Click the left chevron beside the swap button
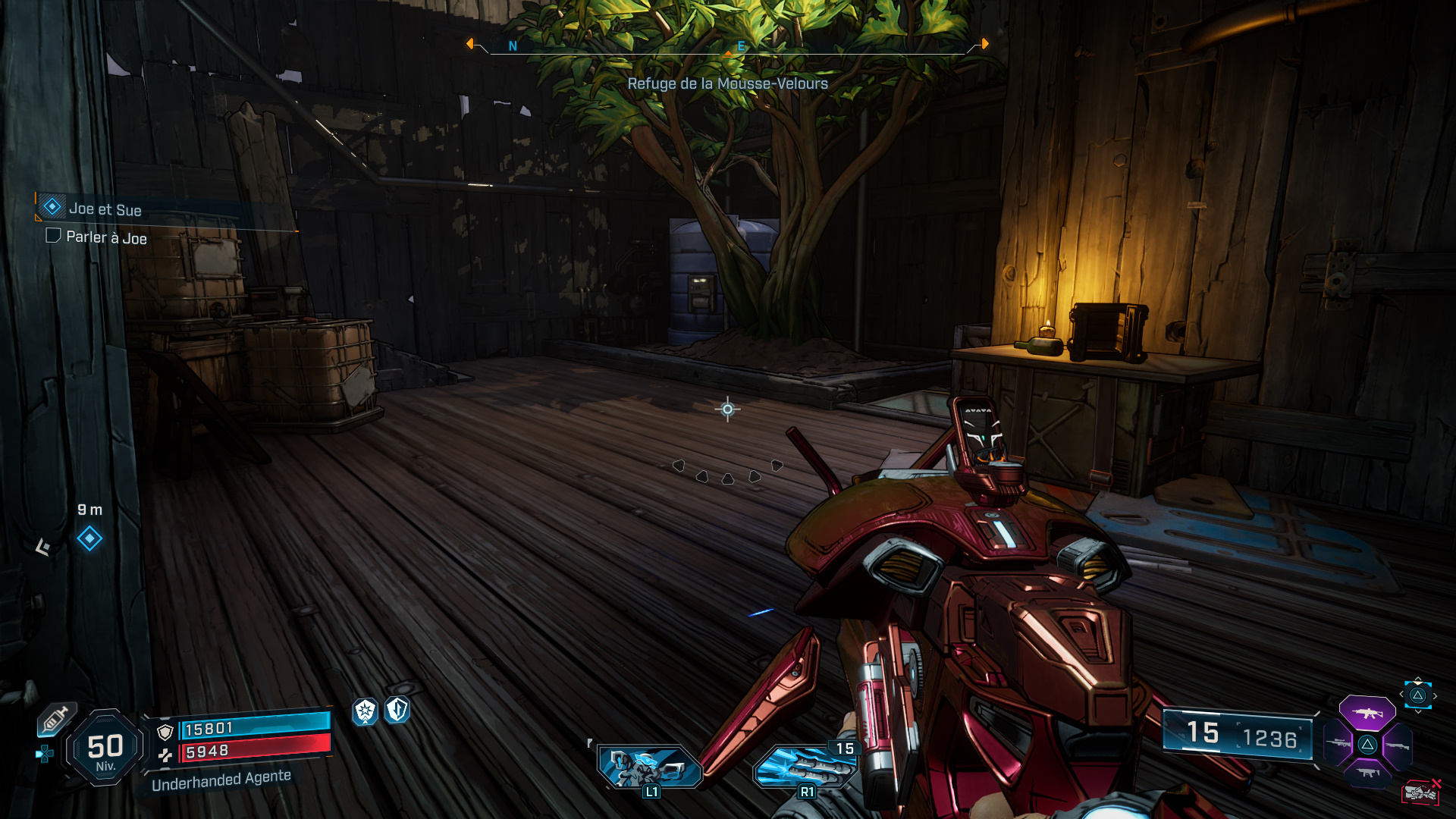Viewport: 1456px width, 819px height. [x=1401, y=694]
